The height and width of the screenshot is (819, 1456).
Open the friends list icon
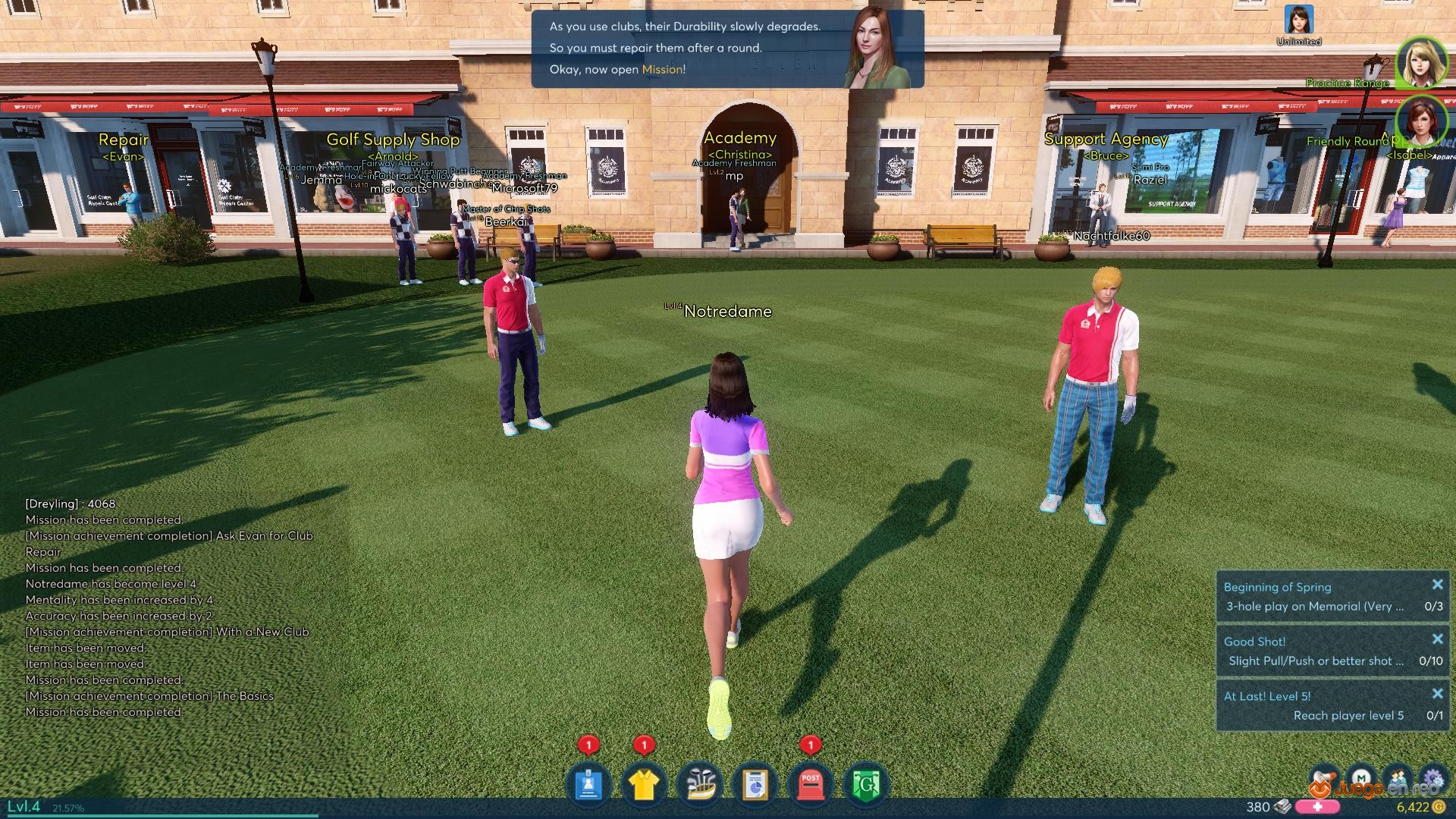[x=1398, y=779]
